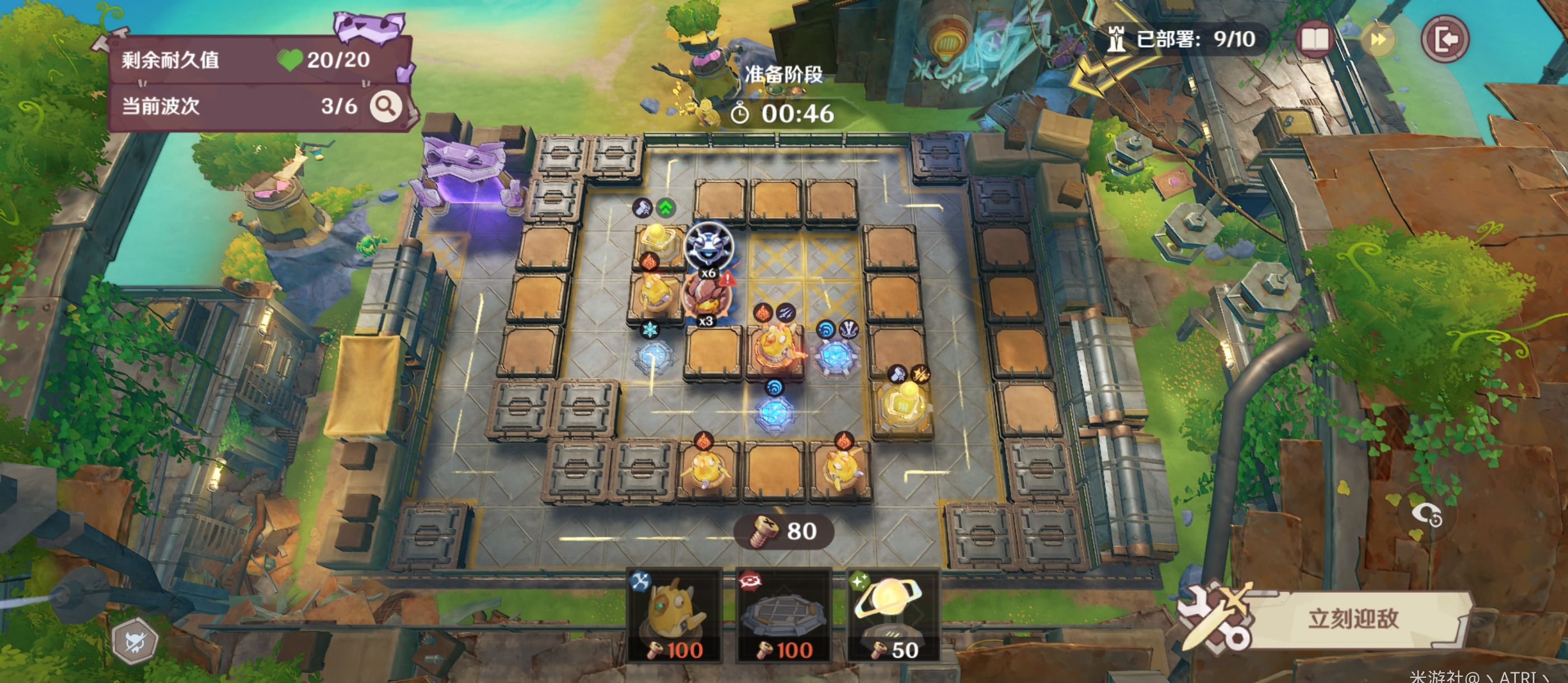Open the guide book icon
The width and height of the screenshot is (1568, 683).
tap(1315, 40)
